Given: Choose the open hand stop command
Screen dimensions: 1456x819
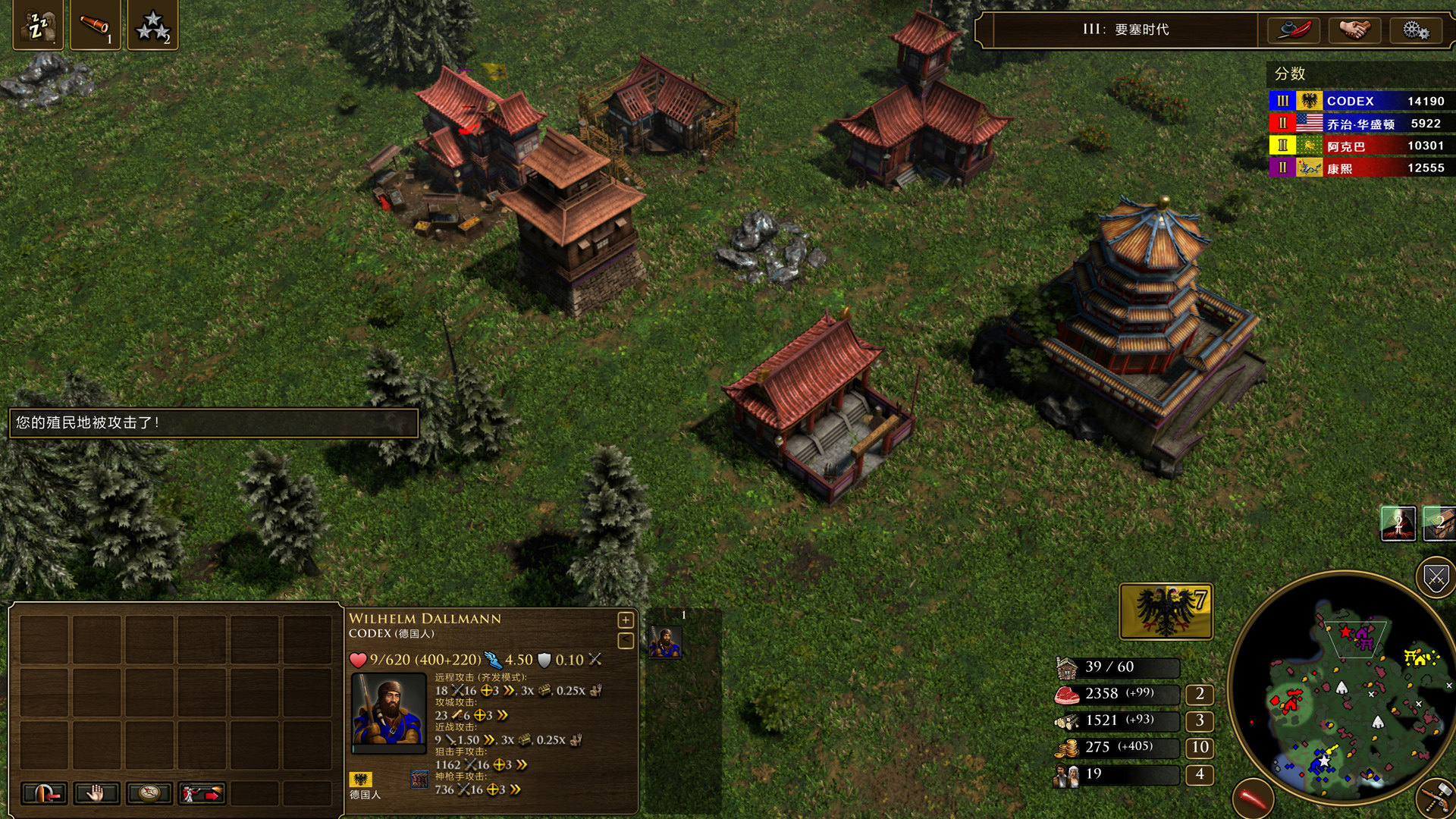Looking at the screenshot, I should 96,793.
